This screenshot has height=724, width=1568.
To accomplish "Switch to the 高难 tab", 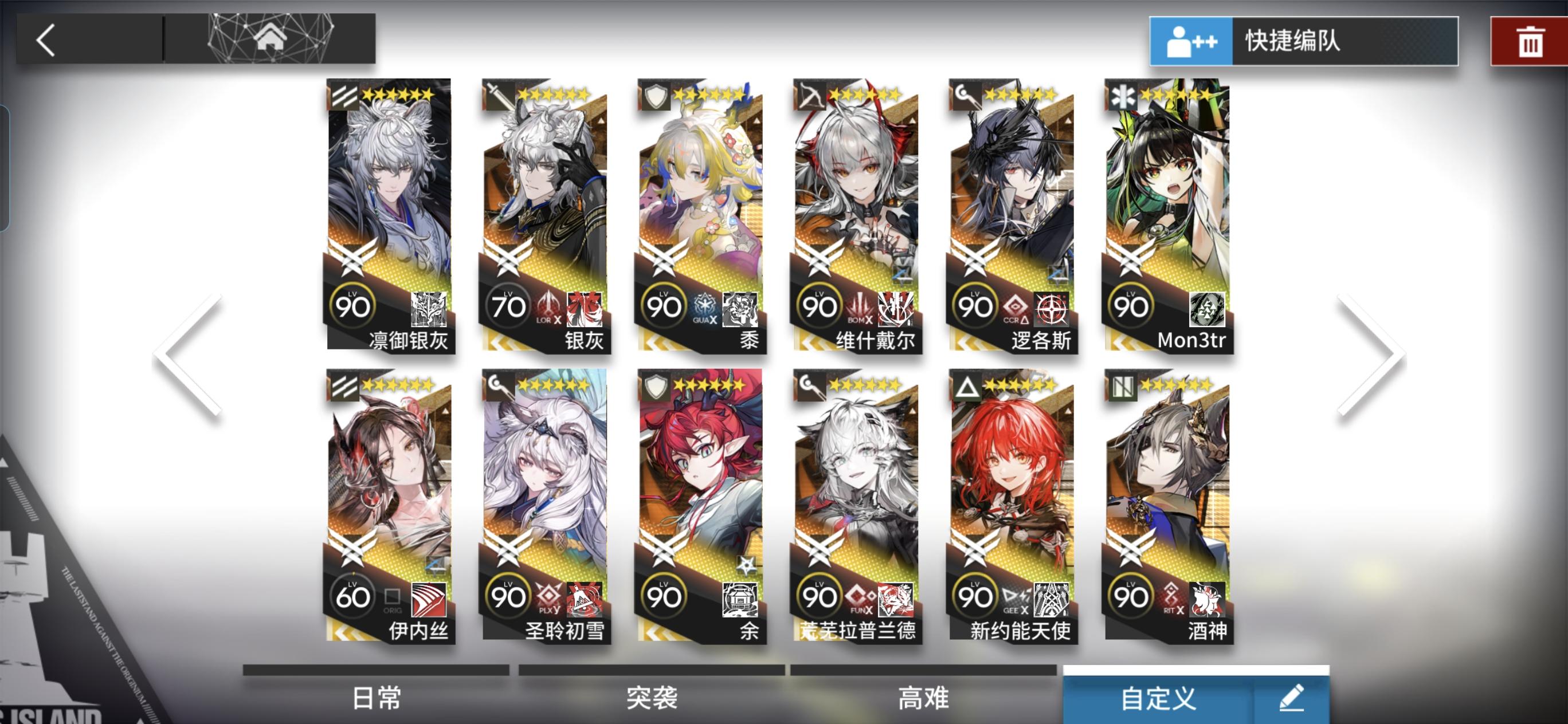I will [923, 698].
